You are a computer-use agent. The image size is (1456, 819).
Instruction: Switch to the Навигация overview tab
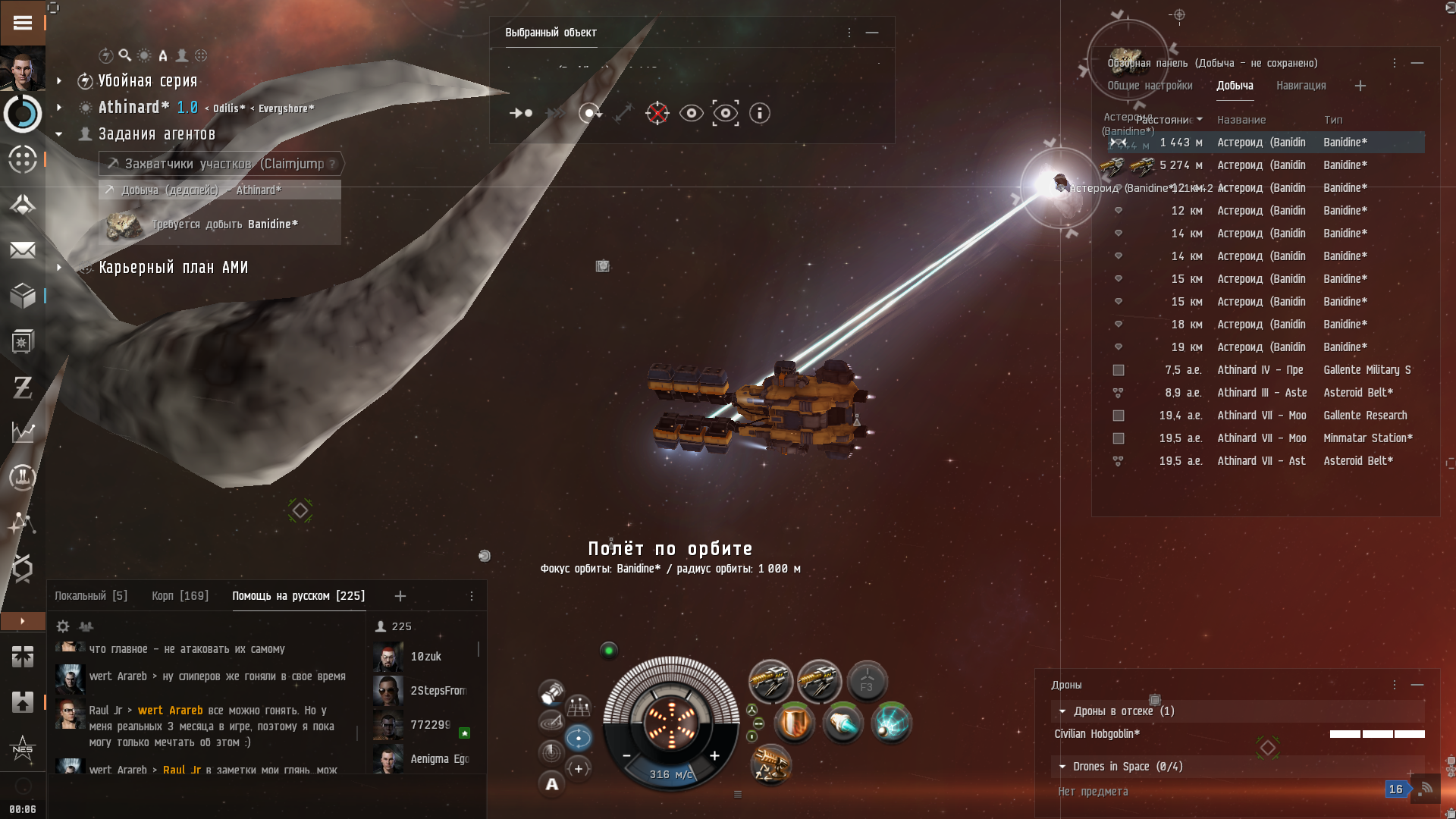pyautogui.click(x=1301, y=86)
